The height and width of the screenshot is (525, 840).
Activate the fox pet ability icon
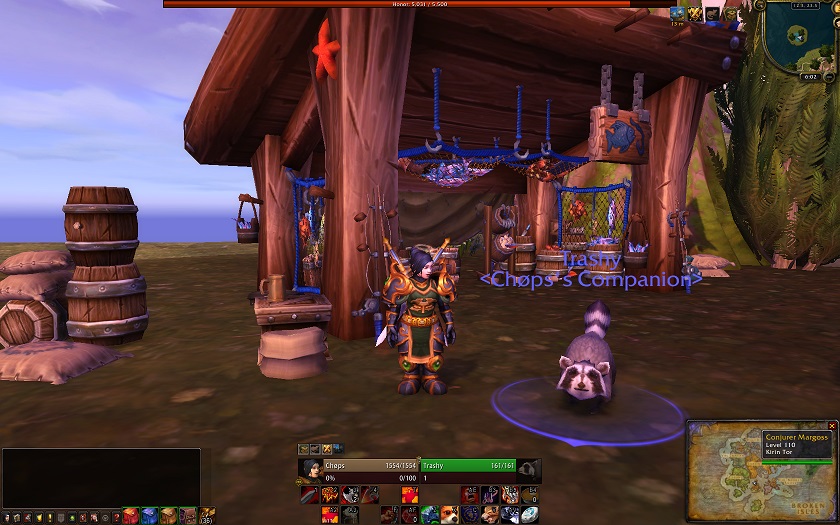click(x=448, y=514)
